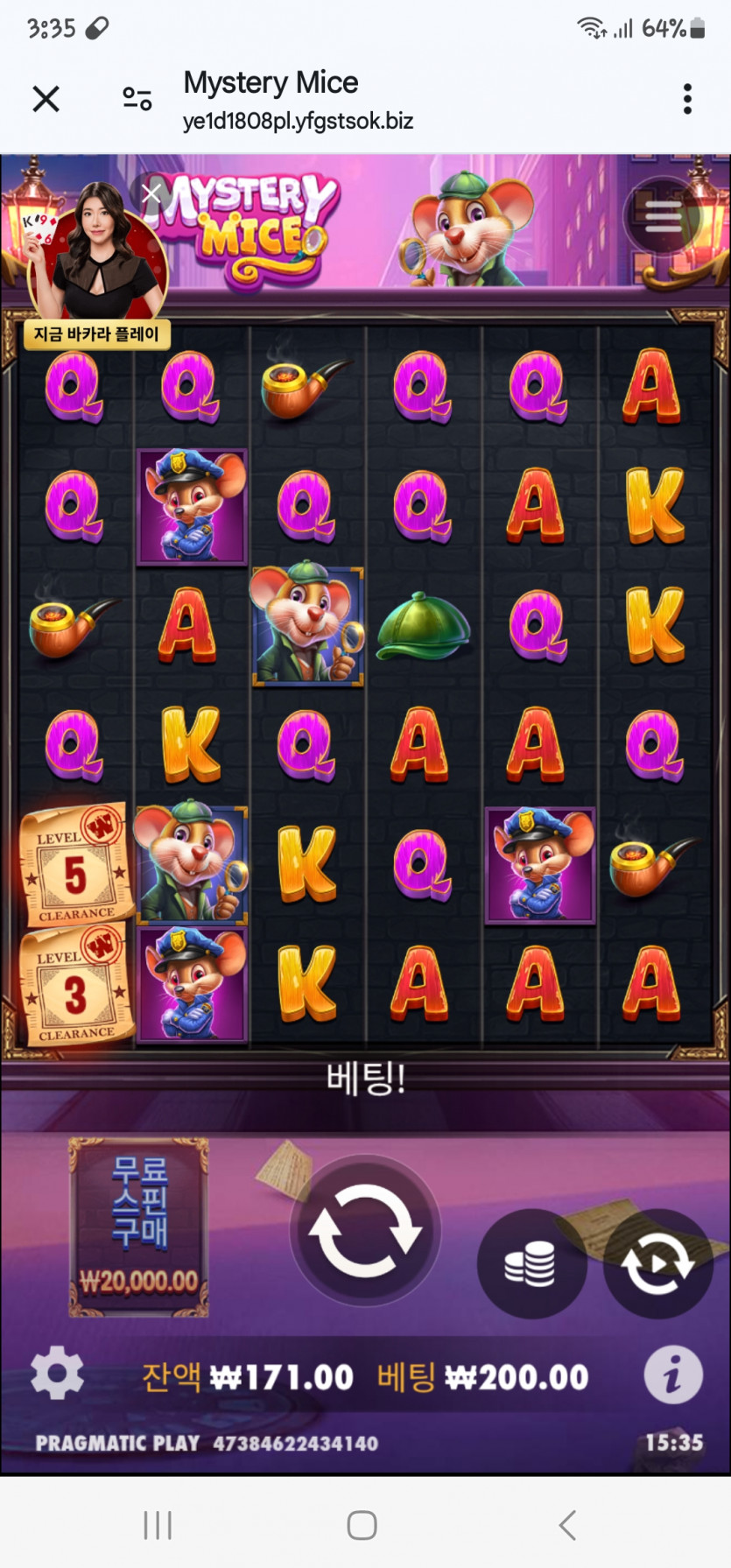
Task: Spin the reels with the main spin button
Action: (365, 1229)
